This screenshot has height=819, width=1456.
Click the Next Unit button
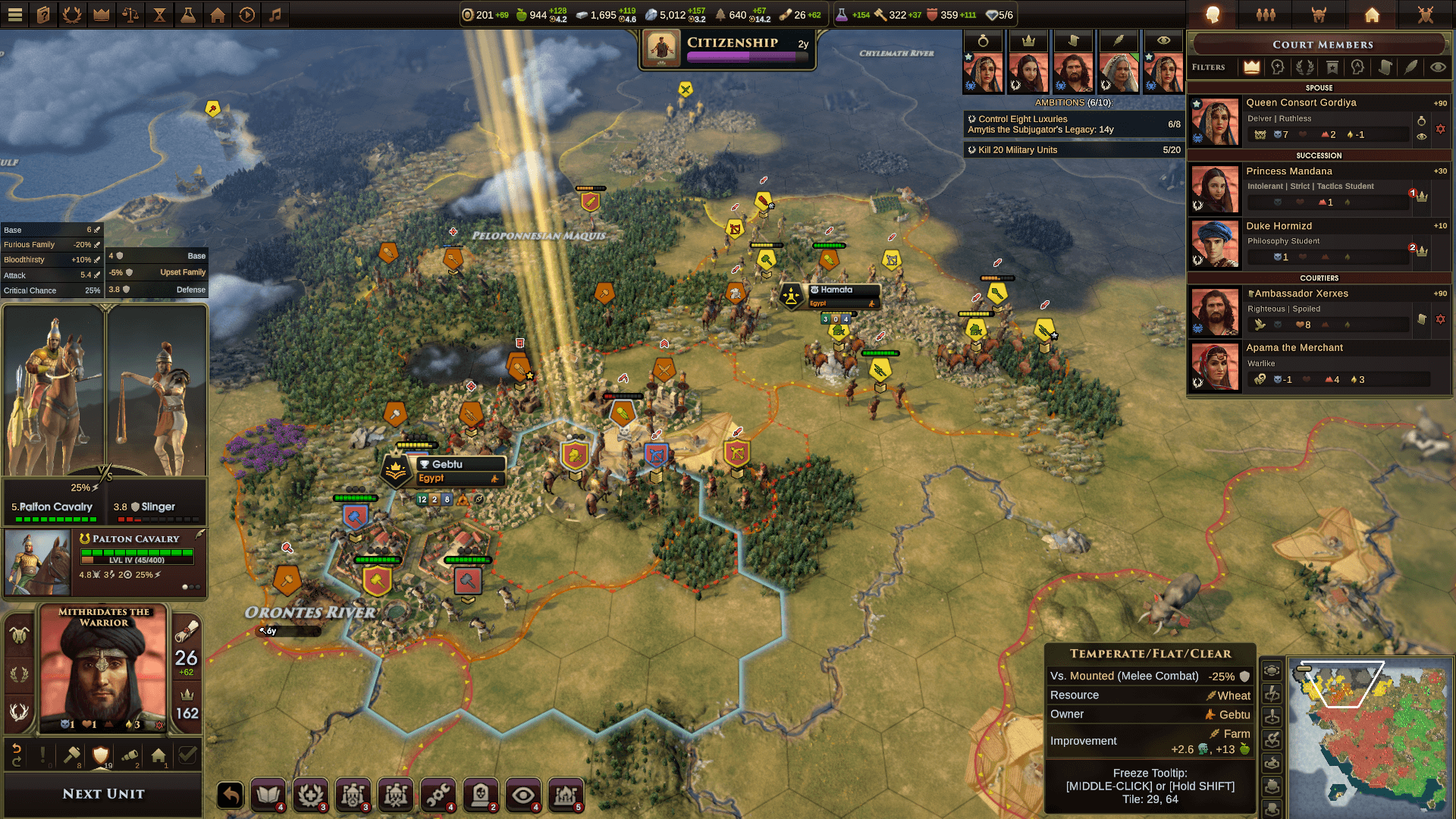[x=103, y=794]
